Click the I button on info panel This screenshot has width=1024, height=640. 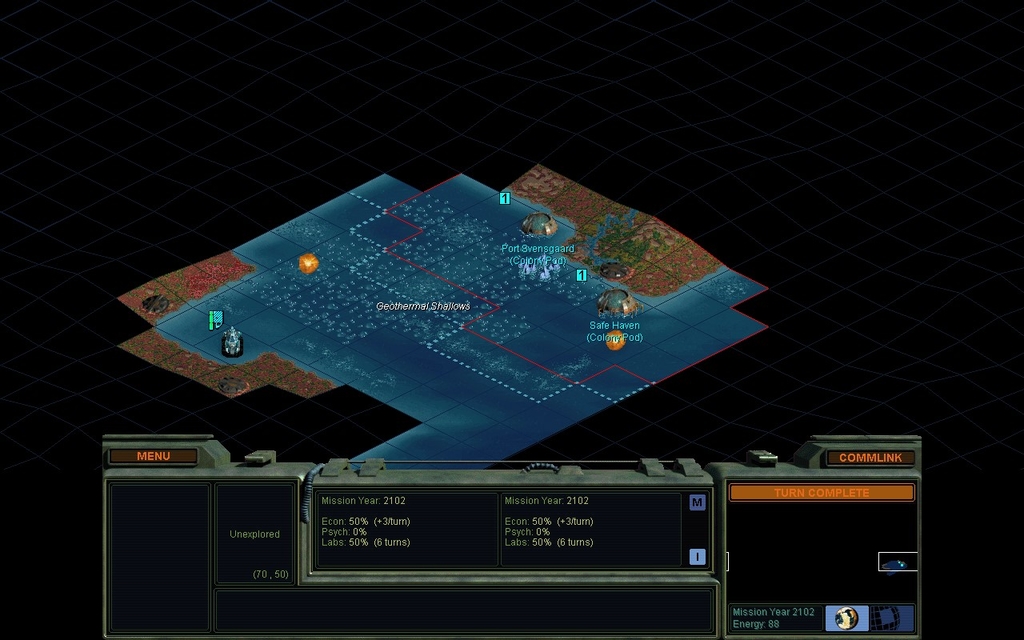(697, 557)
